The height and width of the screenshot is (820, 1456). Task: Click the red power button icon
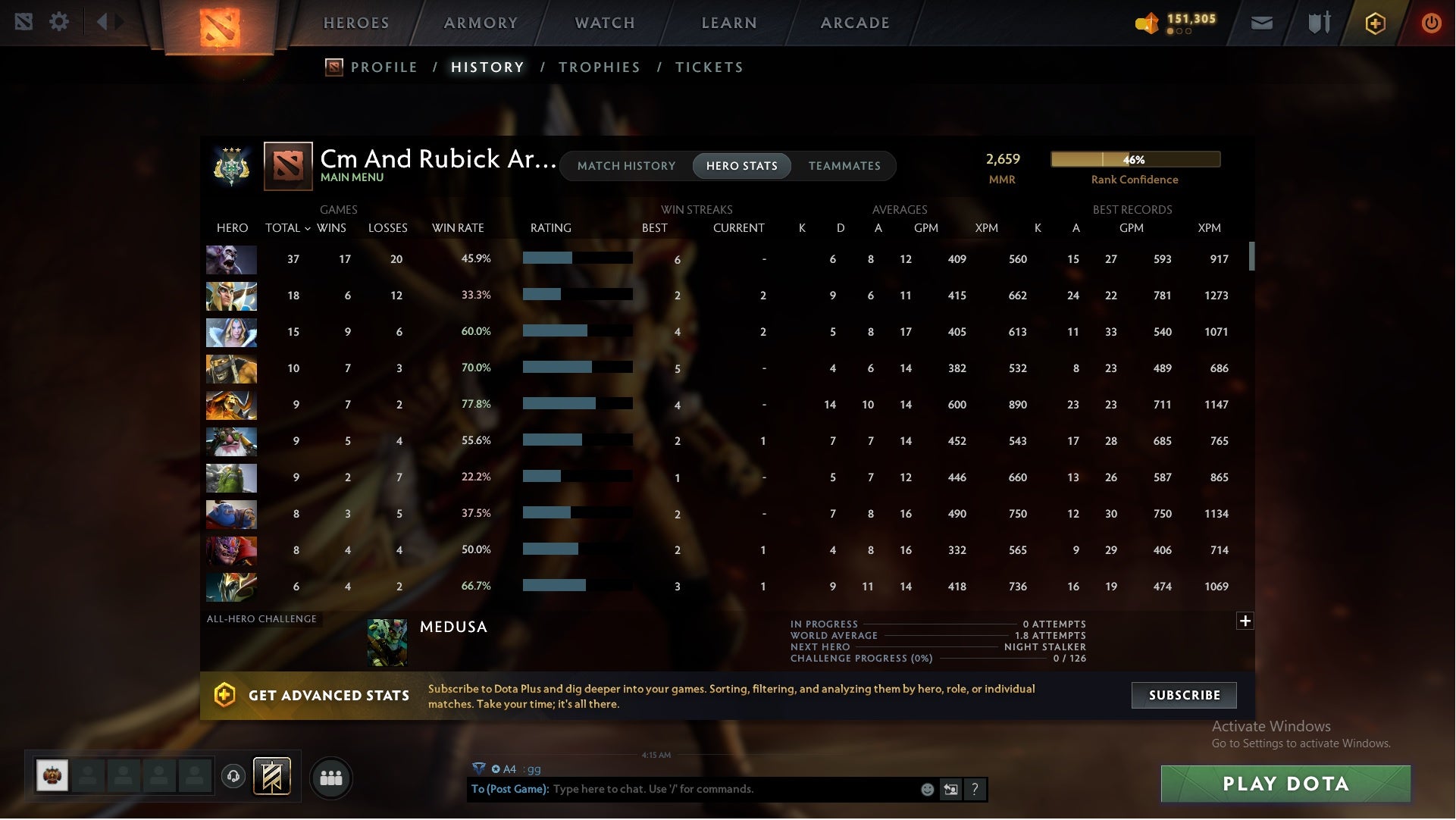click(x=1431, y=23)
